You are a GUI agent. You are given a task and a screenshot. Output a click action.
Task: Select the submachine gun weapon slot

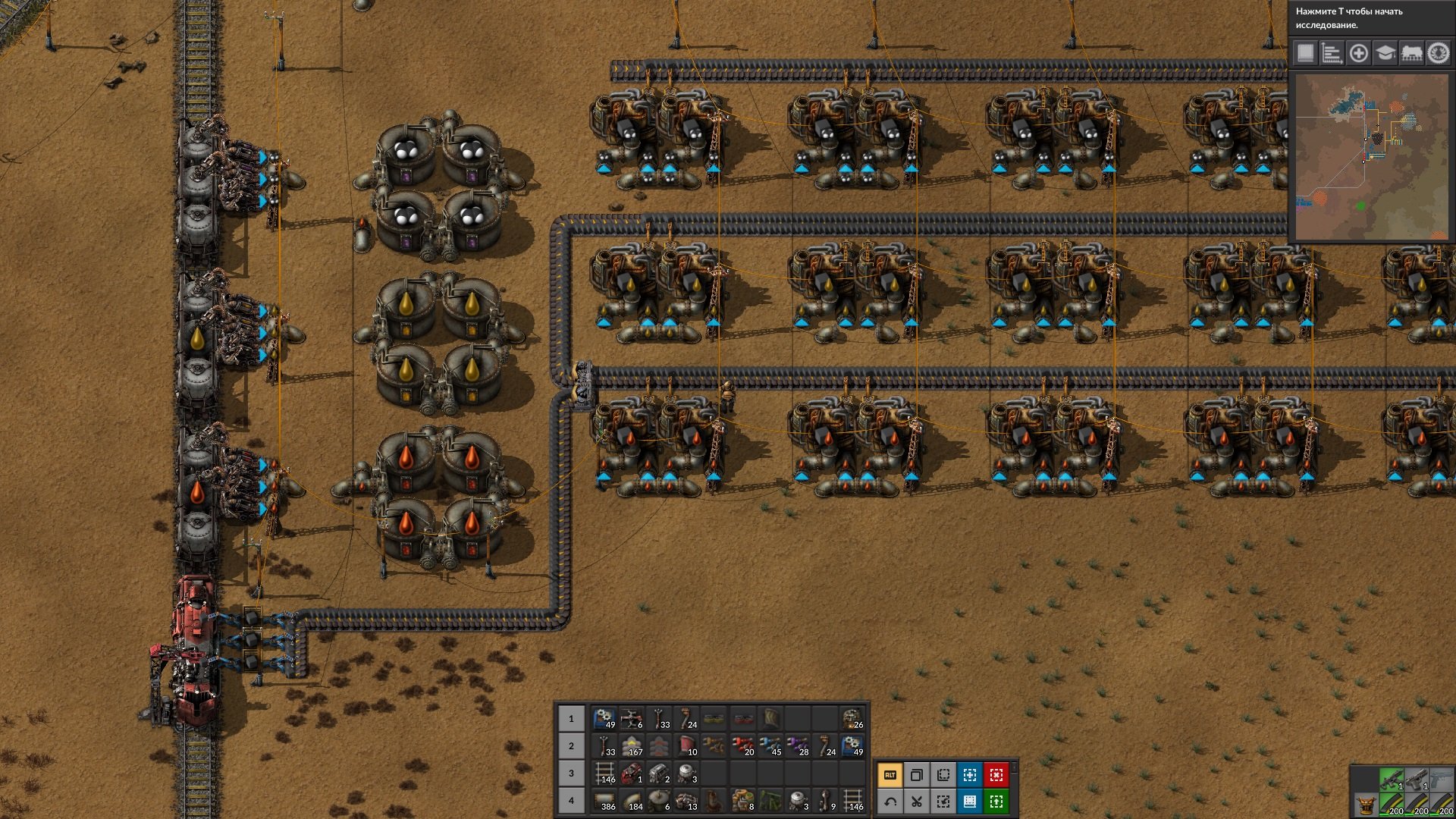click(x=1392, y=780)
